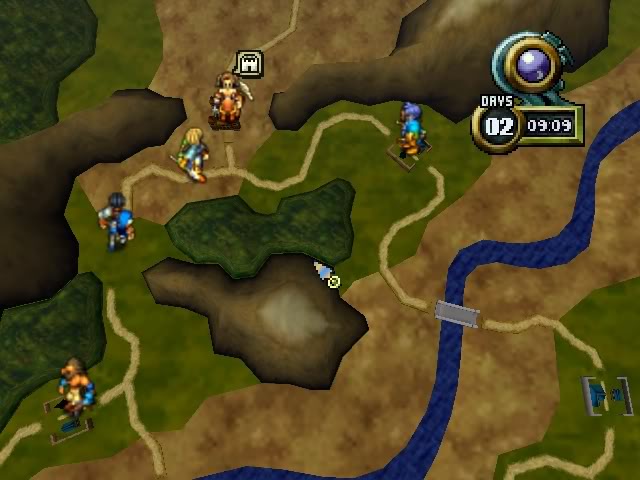Click the blue stronghold marker by the river
This screenshot has width=640, height=480.
point(606,396)
